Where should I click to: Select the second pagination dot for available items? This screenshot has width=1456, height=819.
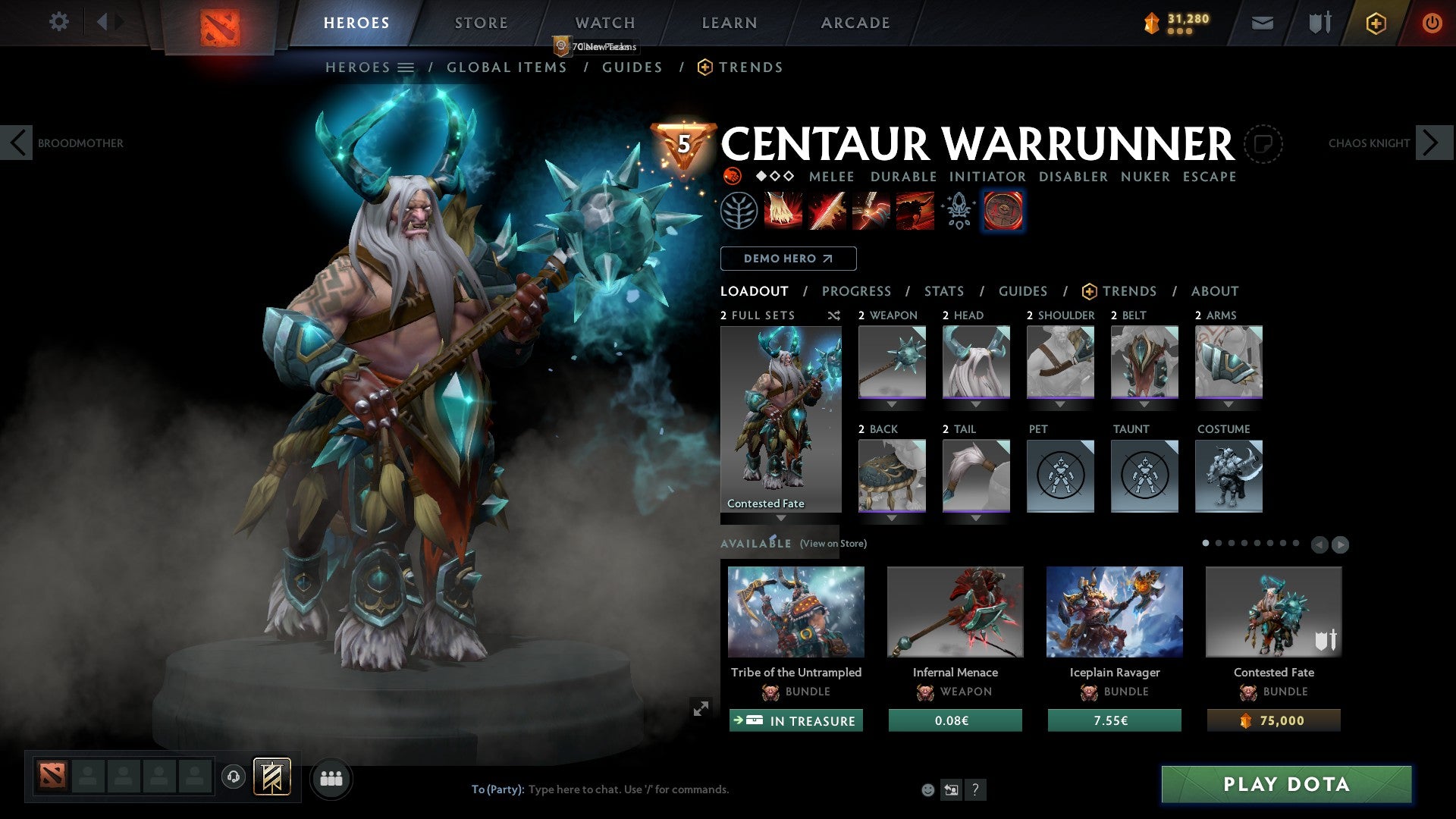tap(1219, 544)
